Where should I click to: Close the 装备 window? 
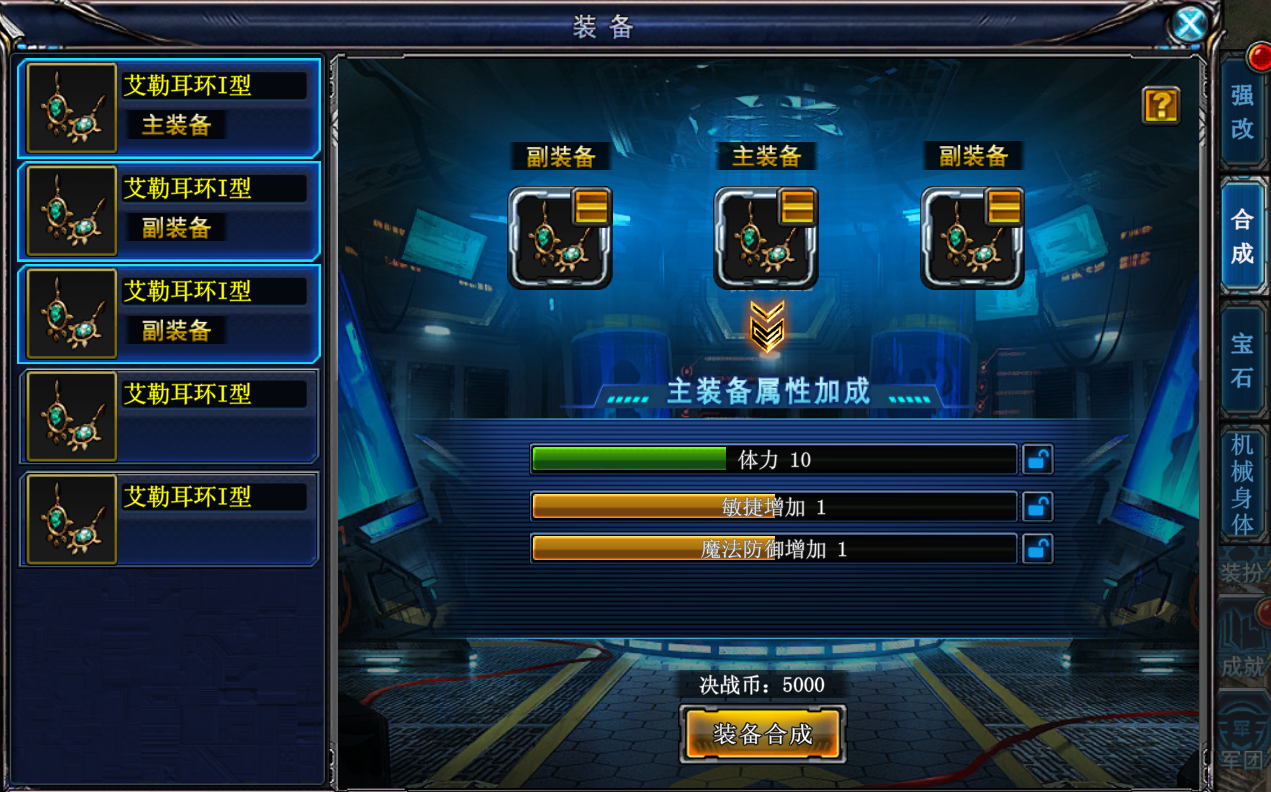(1189, 24)
